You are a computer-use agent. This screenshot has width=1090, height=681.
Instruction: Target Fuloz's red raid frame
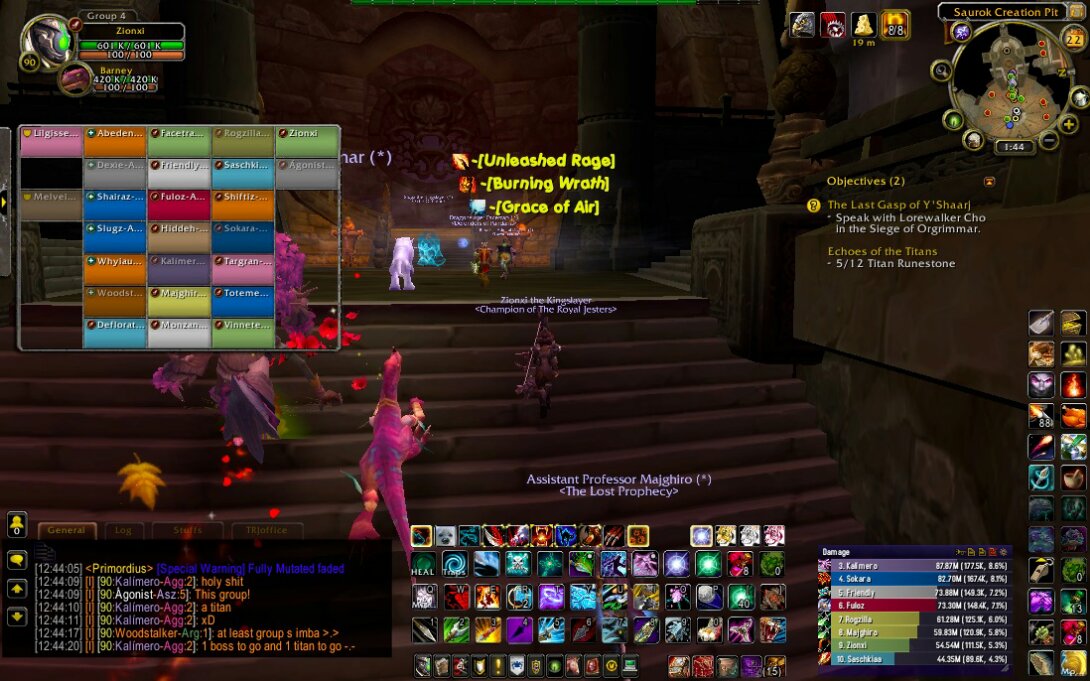coord(179,205)
